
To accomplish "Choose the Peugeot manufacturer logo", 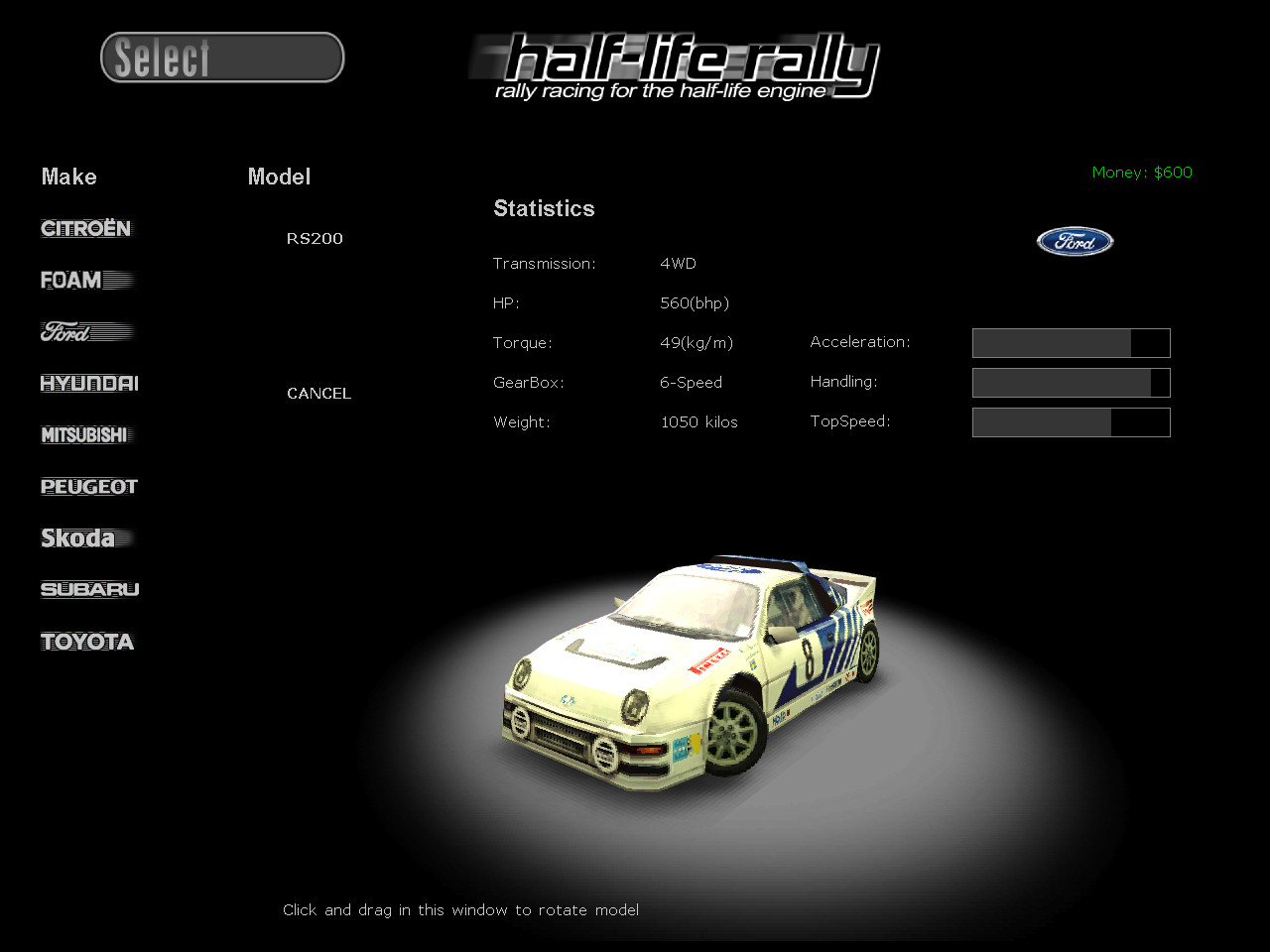I will point(88,486).
